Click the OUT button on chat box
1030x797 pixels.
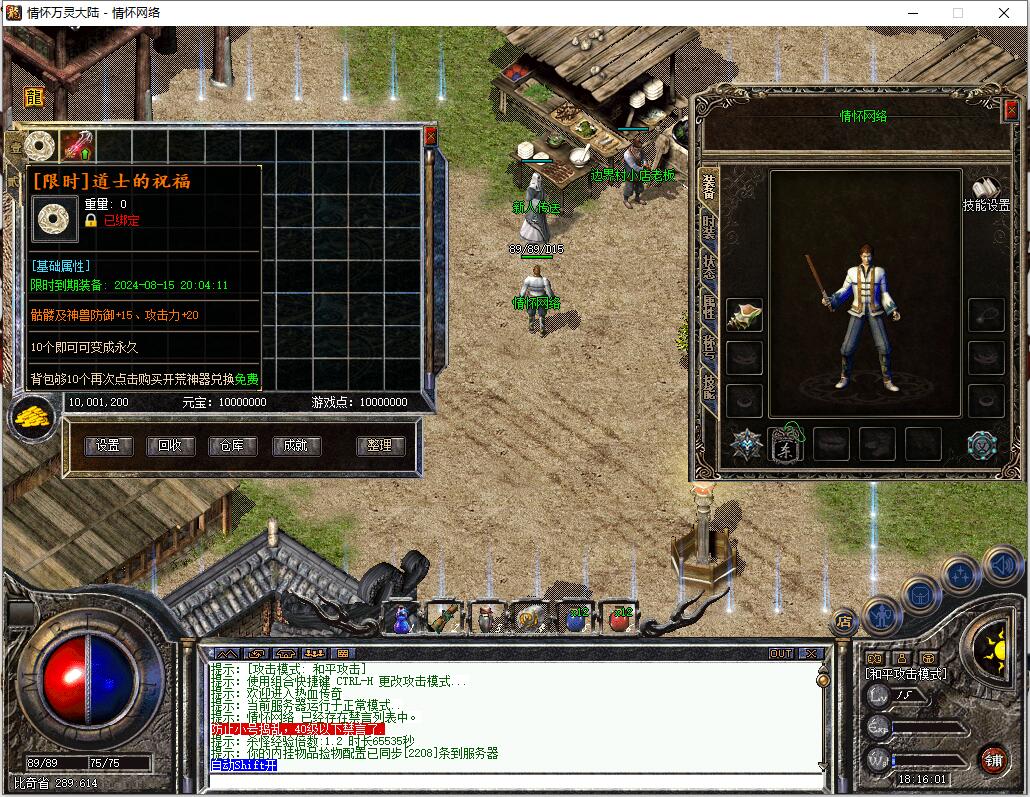coord(781,653)
